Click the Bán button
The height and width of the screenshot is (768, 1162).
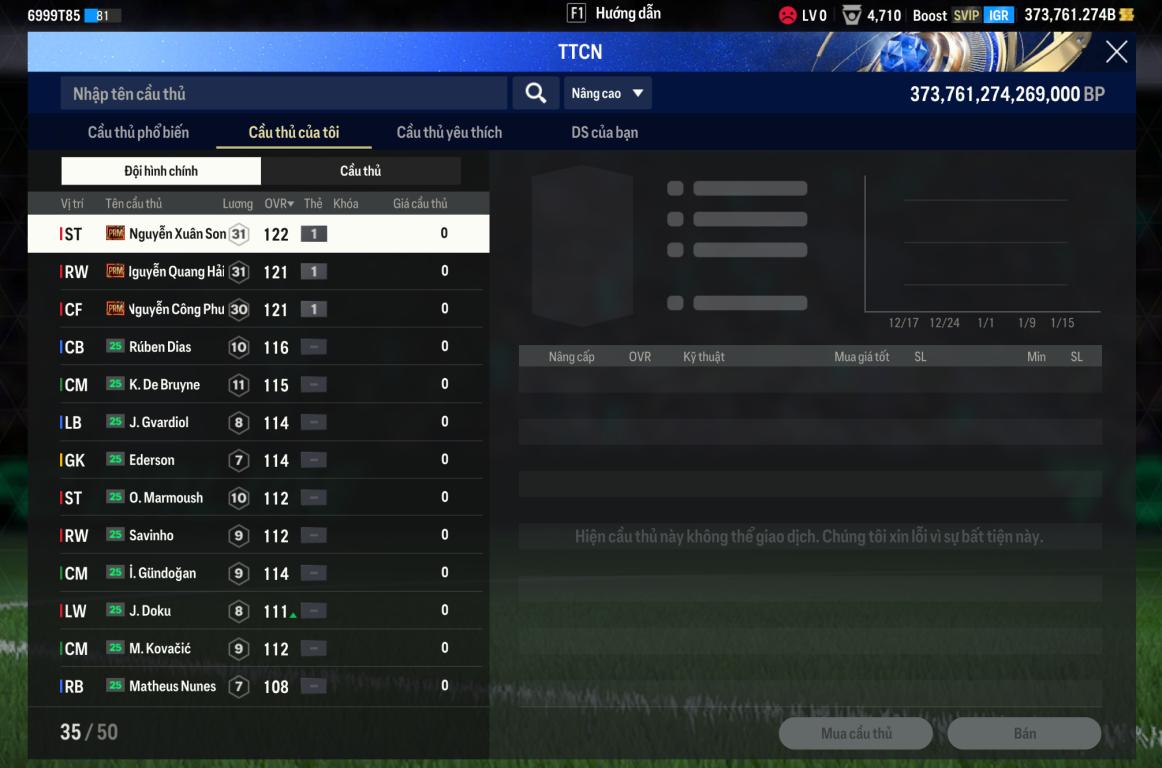pyautogui.click(x=1024, y=733)
